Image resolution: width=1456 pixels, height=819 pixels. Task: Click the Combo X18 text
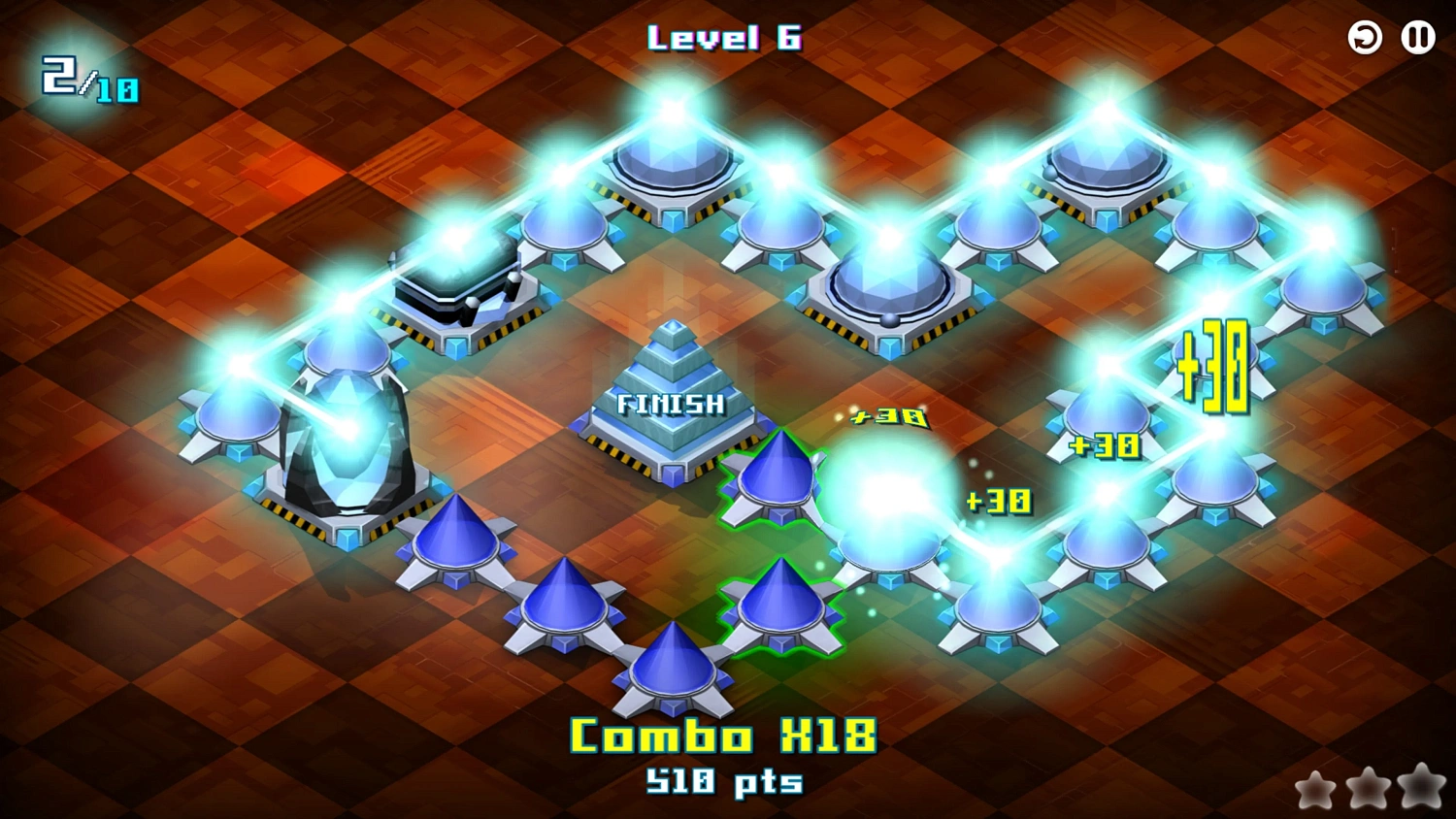[x=722, y=736]
